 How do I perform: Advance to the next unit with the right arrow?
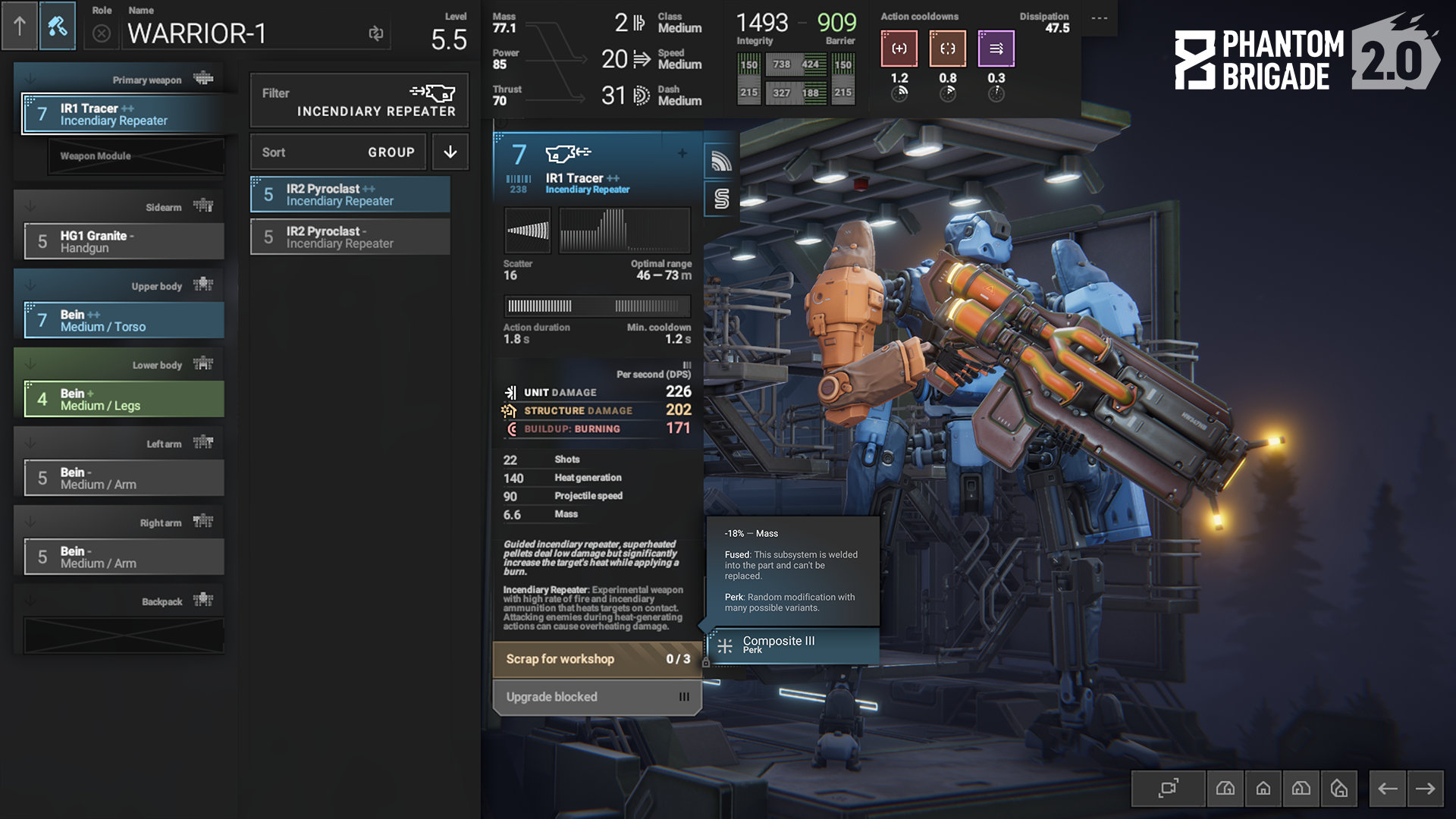[1424, 789]
